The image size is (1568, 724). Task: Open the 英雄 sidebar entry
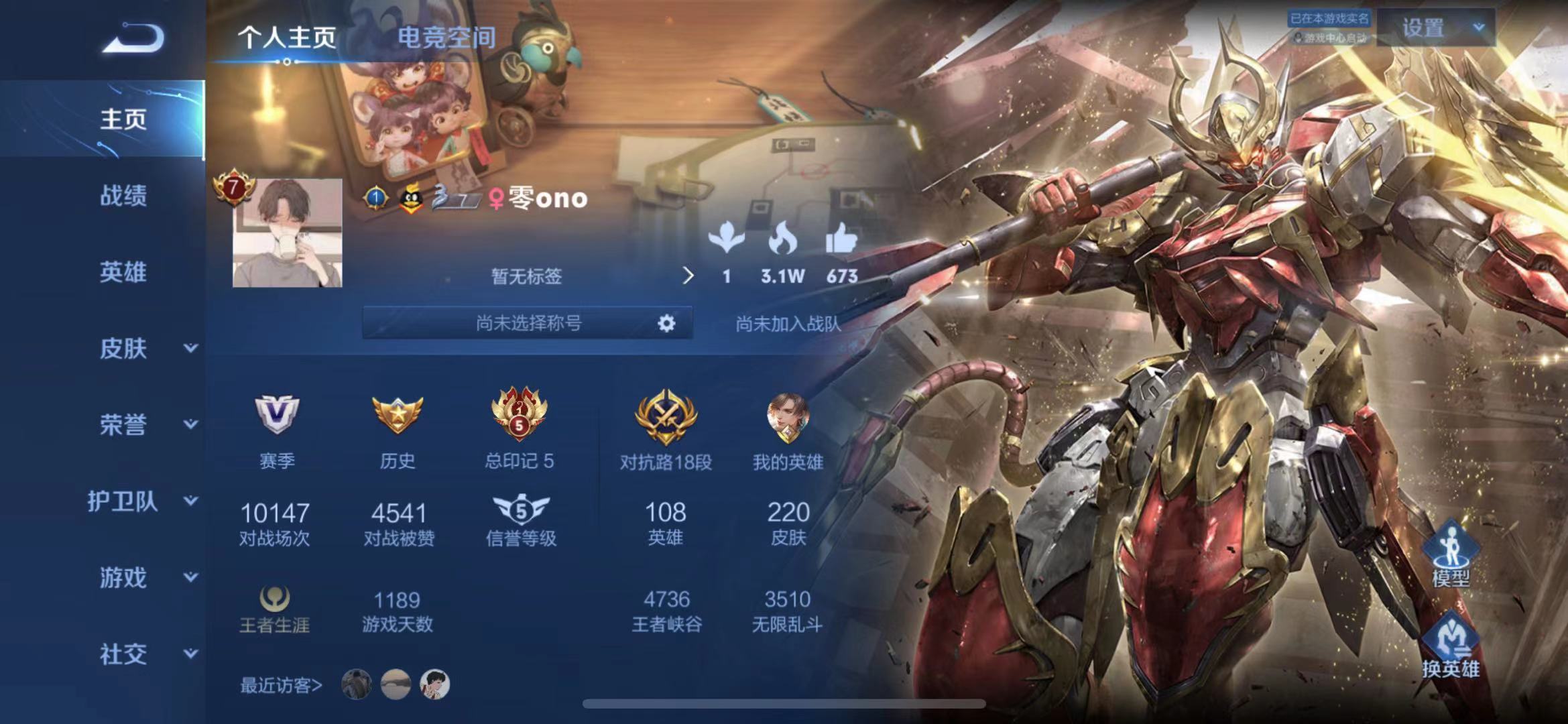point(123,272)
